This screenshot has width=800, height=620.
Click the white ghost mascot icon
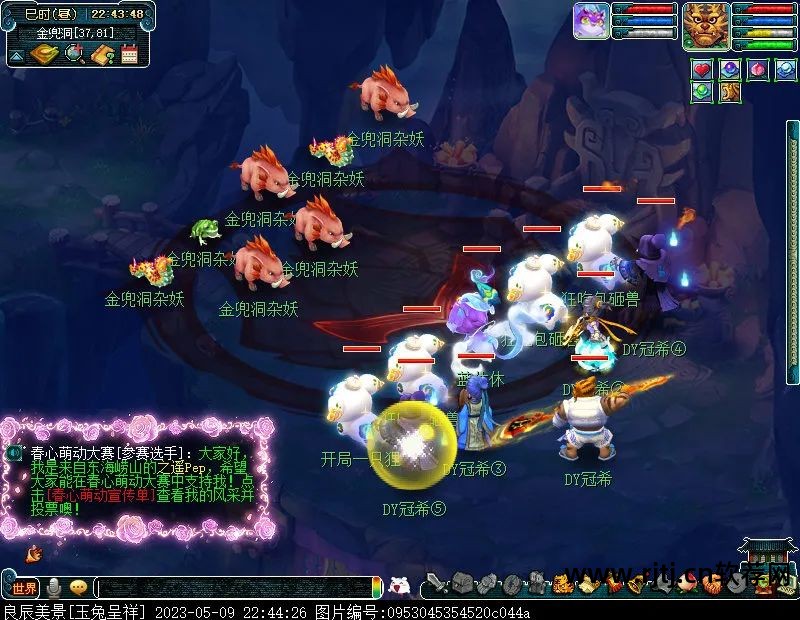pos(399,587)
